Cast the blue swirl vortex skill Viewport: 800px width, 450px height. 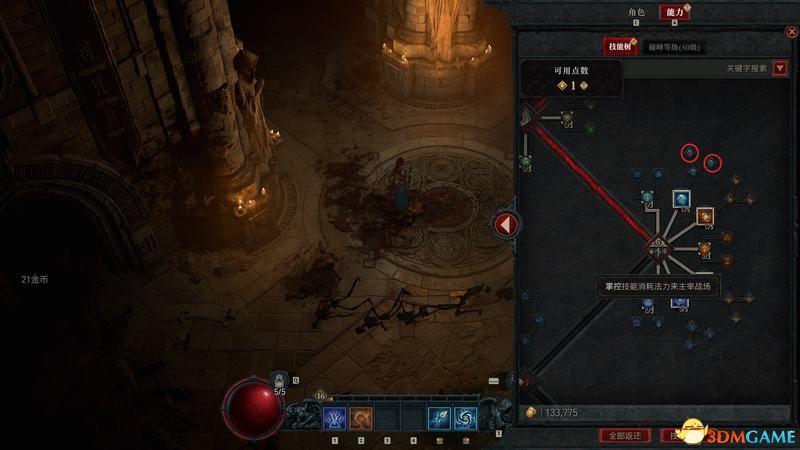click(465, 416)
